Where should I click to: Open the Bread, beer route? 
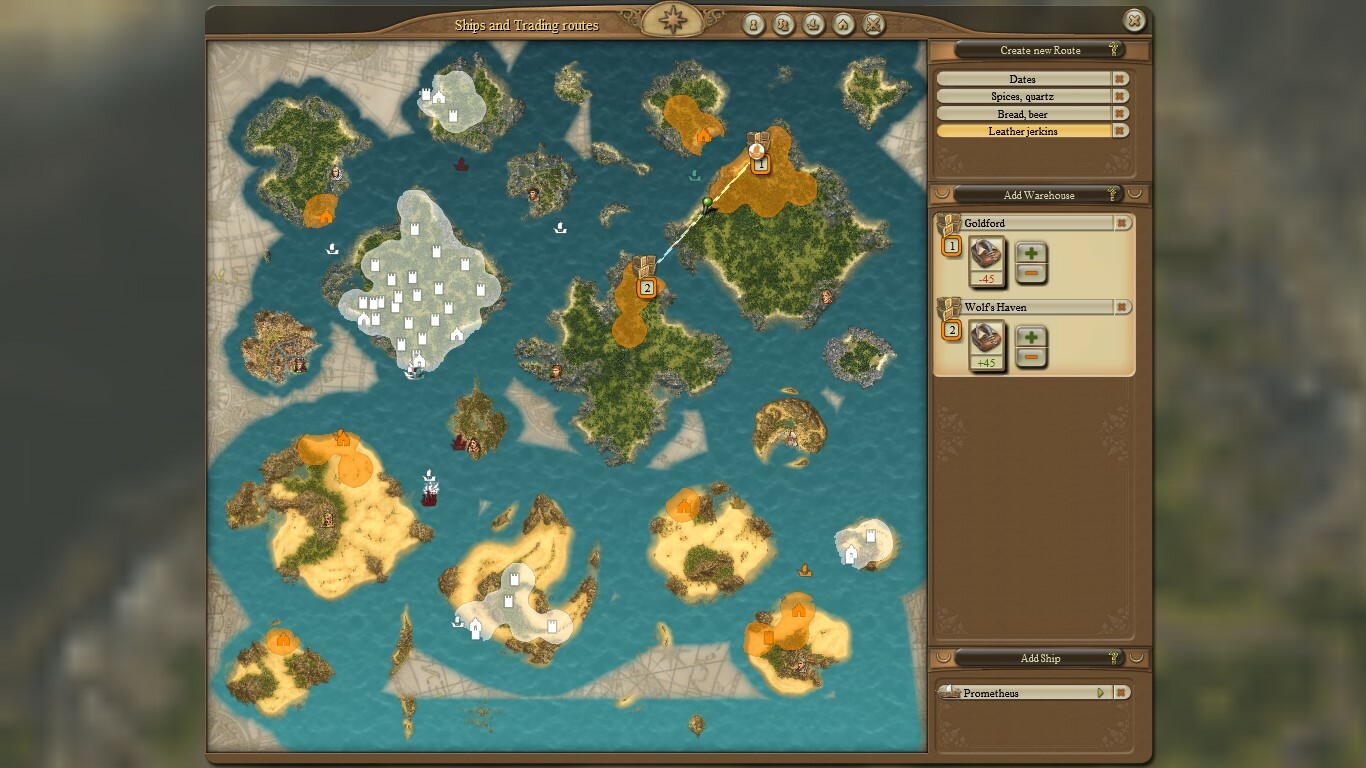pyautogui.click(x=1023, y=114)
